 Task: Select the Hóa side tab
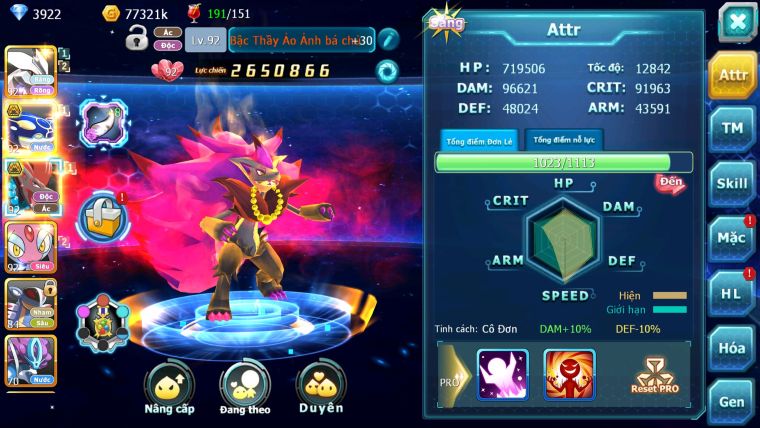[x=732, y=347]
